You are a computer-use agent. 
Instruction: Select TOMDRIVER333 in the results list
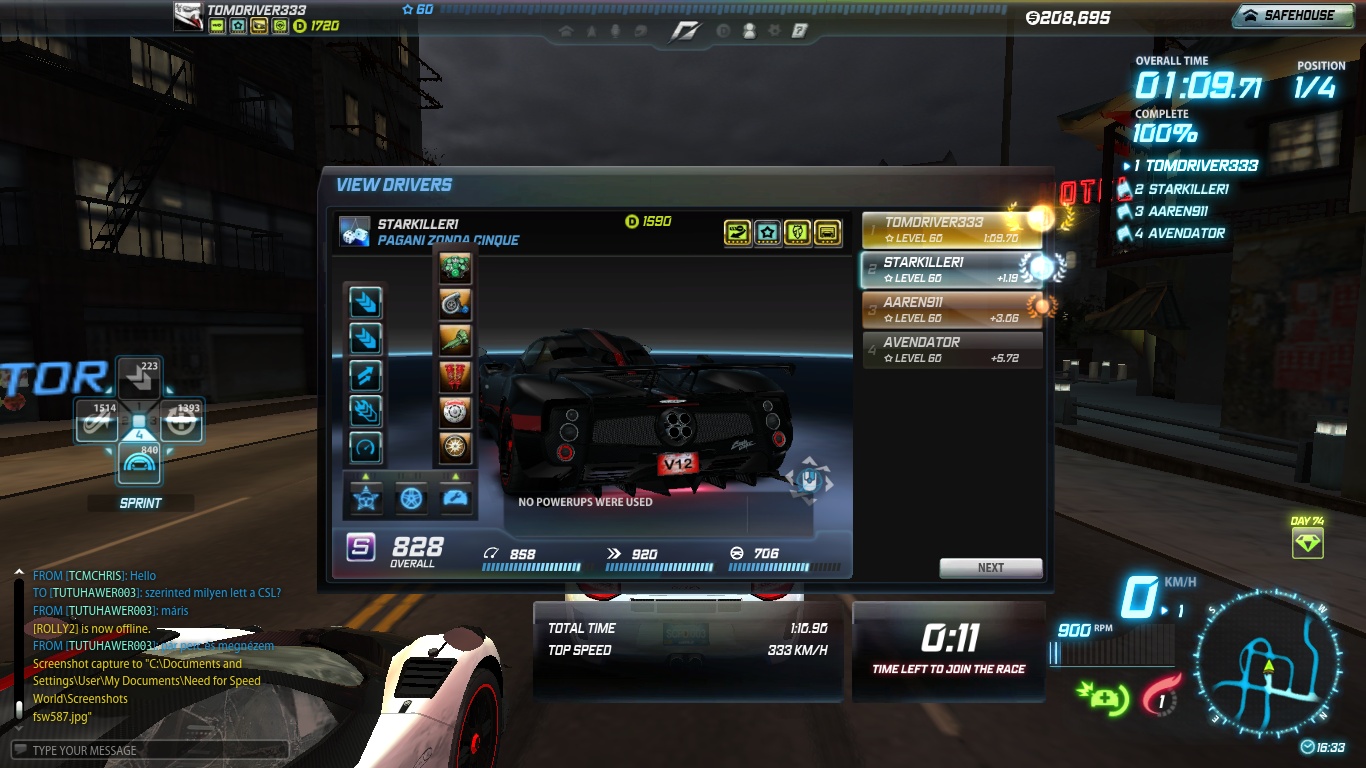coord(951,230)
